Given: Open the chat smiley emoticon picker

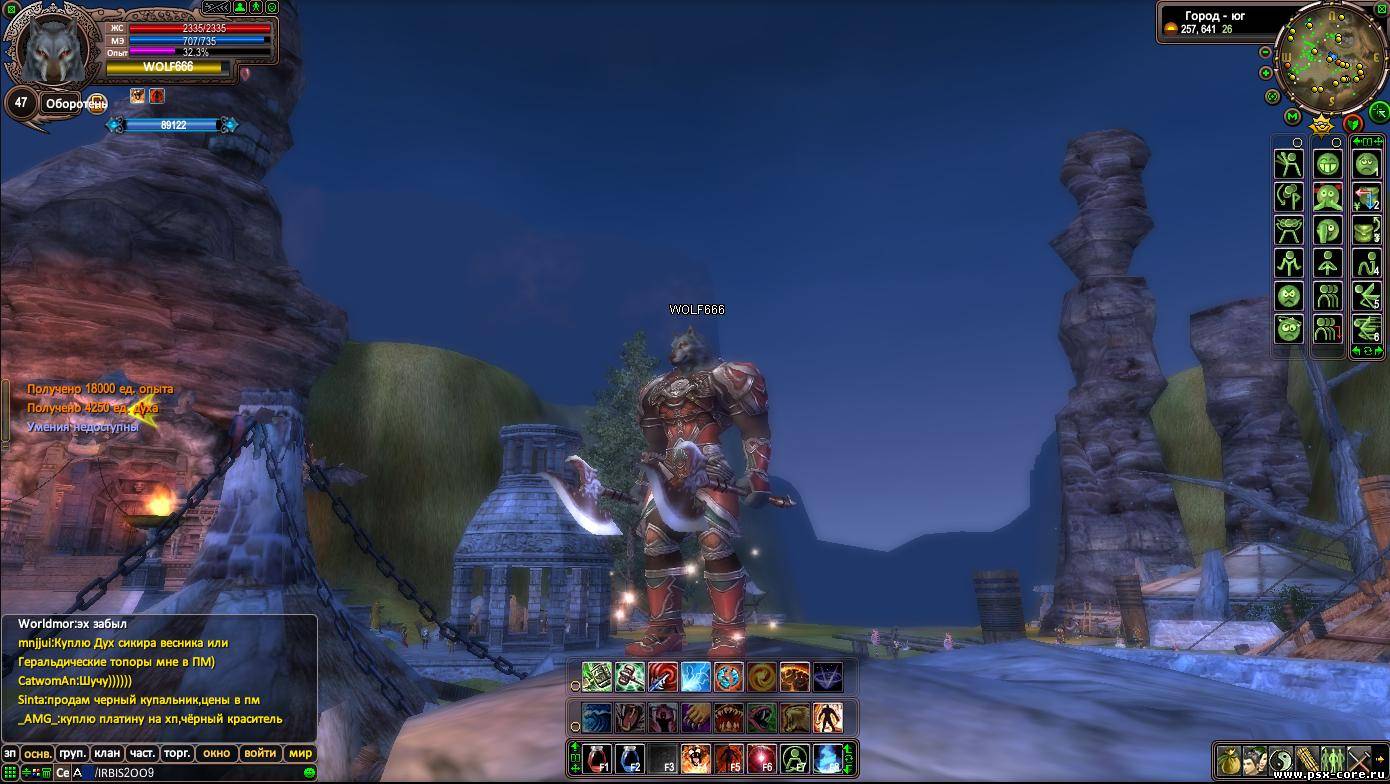Looking at the screenshot, I should (309, 773).
